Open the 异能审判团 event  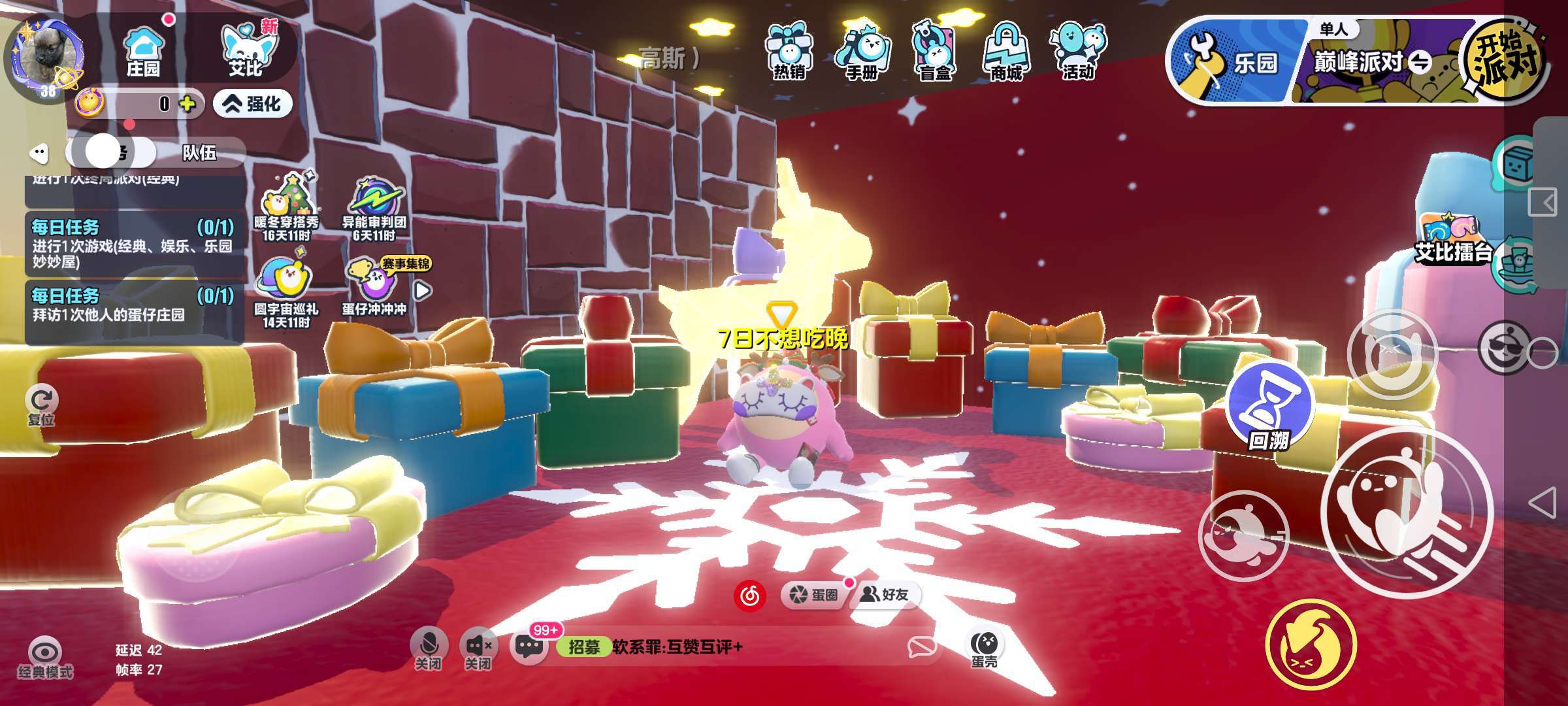click(x=374, y=207)
